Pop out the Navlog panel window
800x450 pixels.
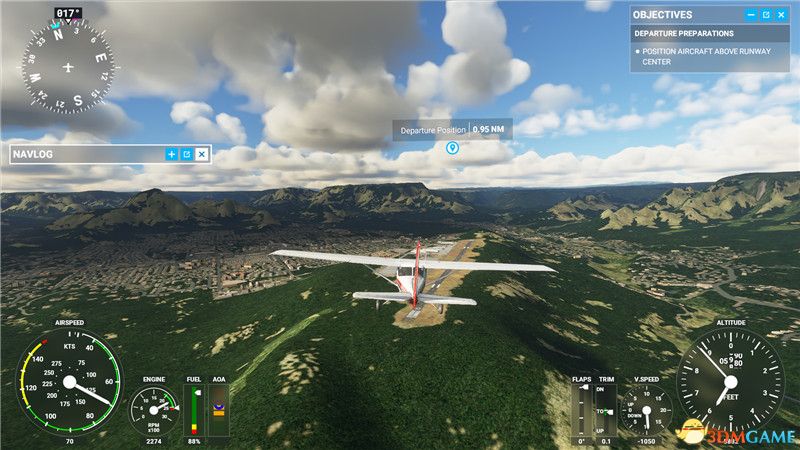[x=186, y=154]
